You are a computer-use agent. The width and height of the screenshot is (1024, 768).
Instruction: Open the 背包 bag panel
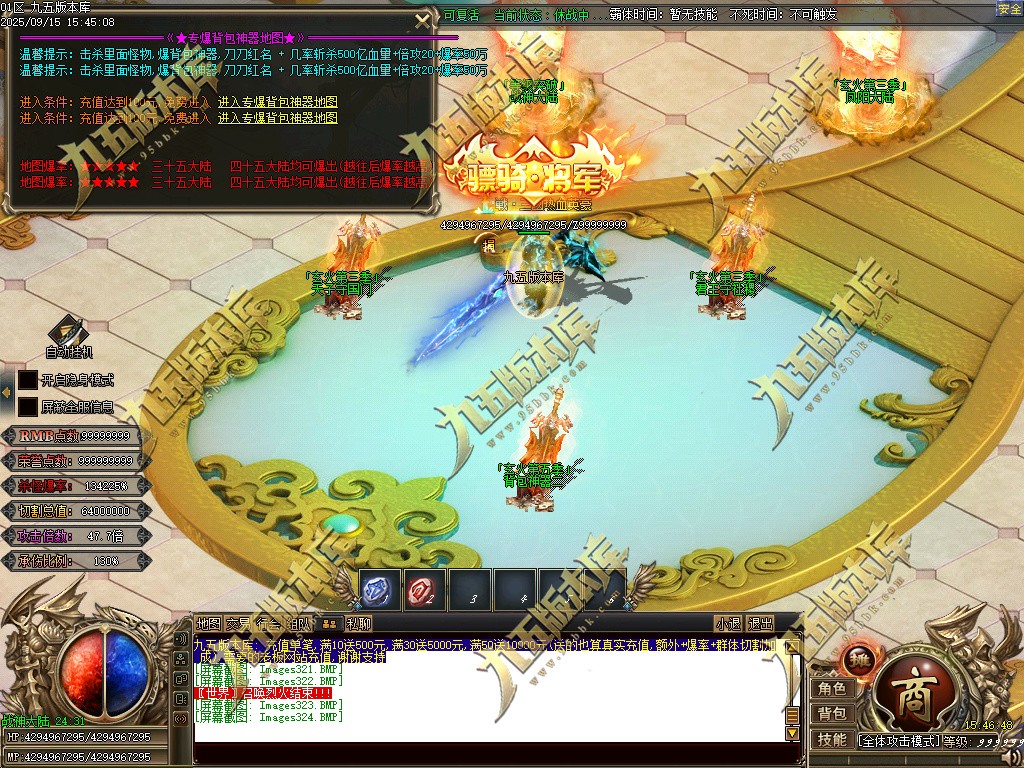(832, 714)
